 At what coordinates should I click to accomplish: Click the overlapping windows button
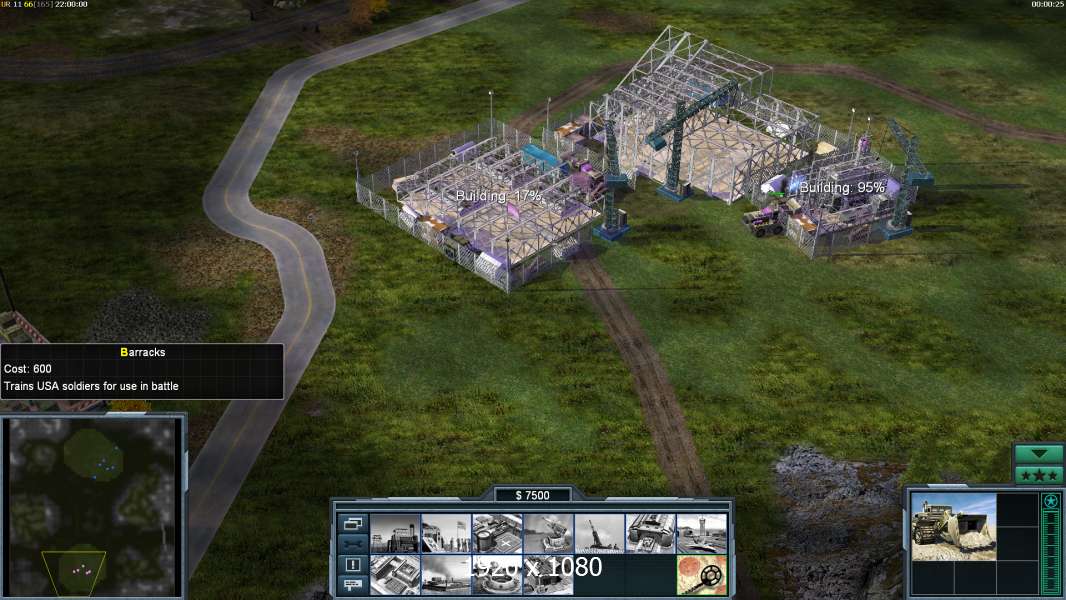coord(352,523)
